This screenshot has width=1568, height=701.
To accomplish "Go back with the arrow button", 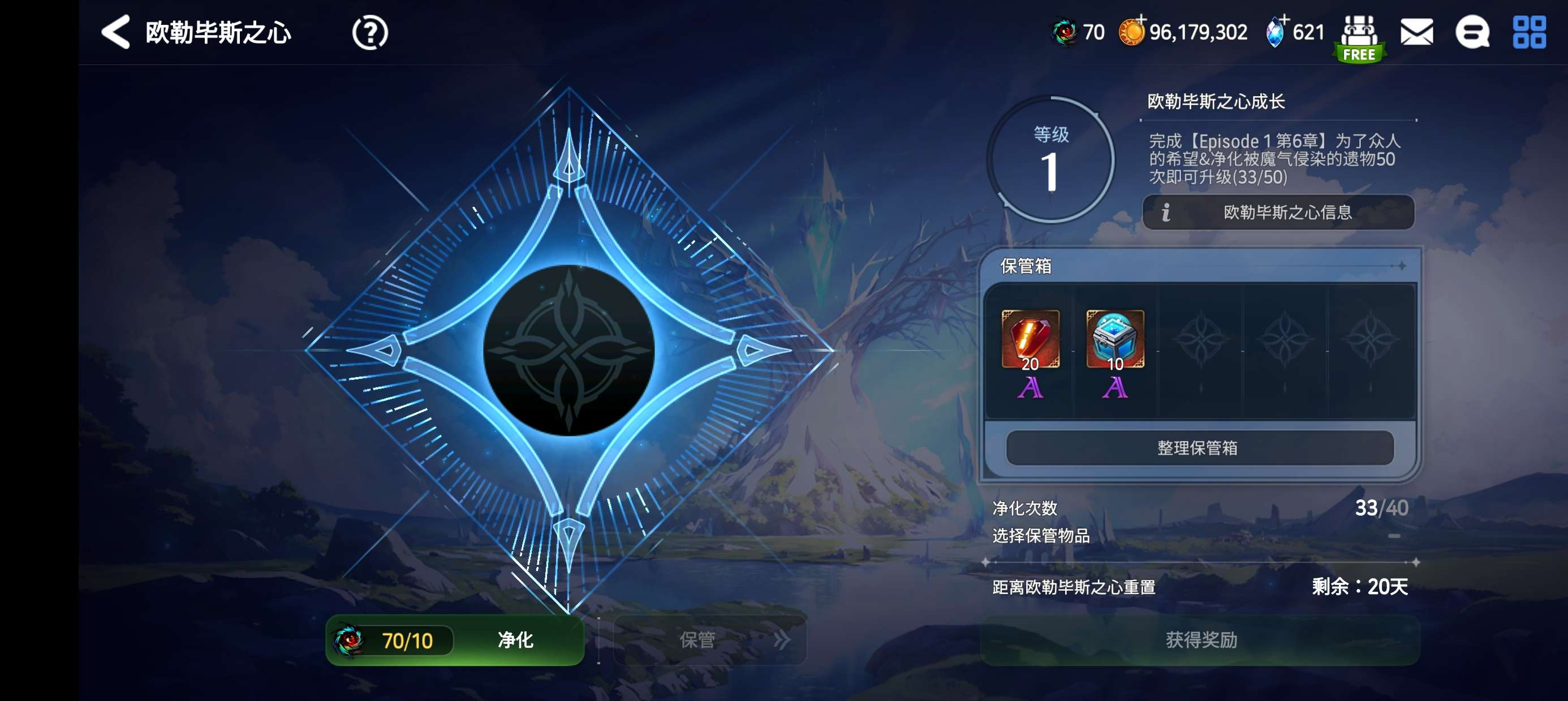I will coord(115,32).
